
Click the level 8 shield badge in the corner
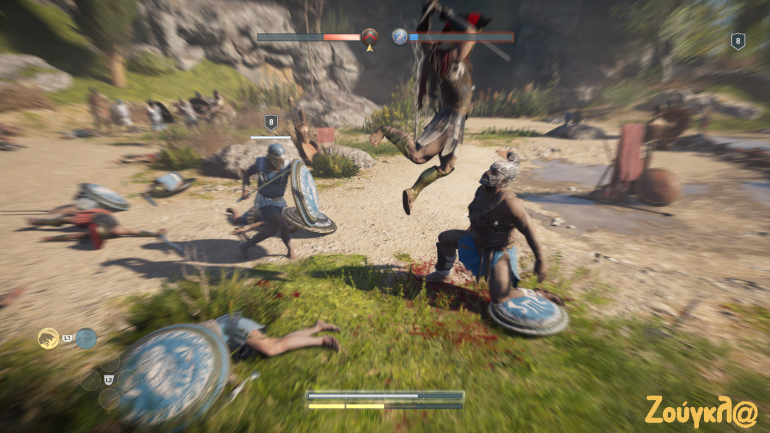click(738, 41)
